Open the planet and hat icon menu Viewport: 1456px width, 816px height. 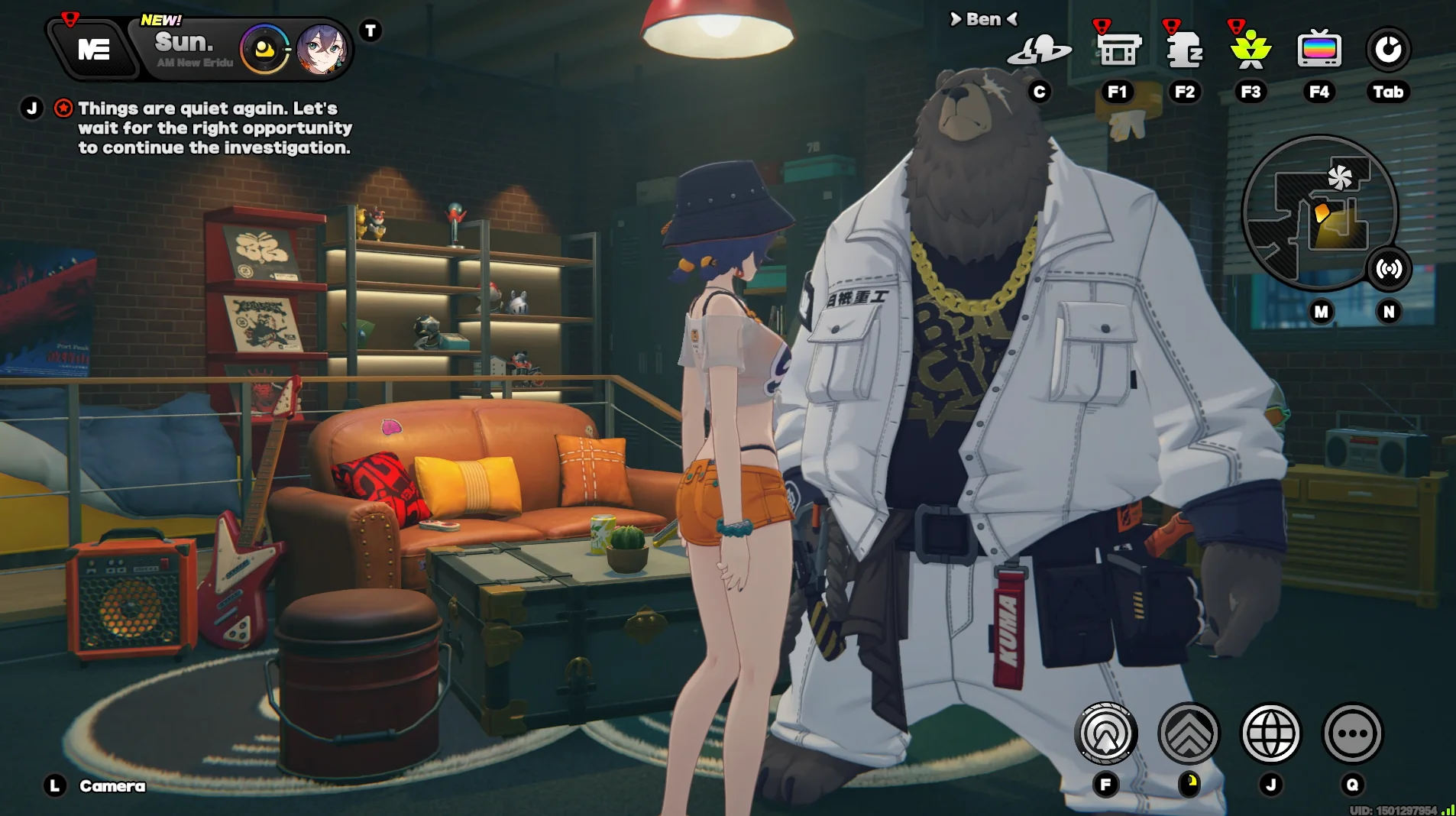click(1039, 50)
